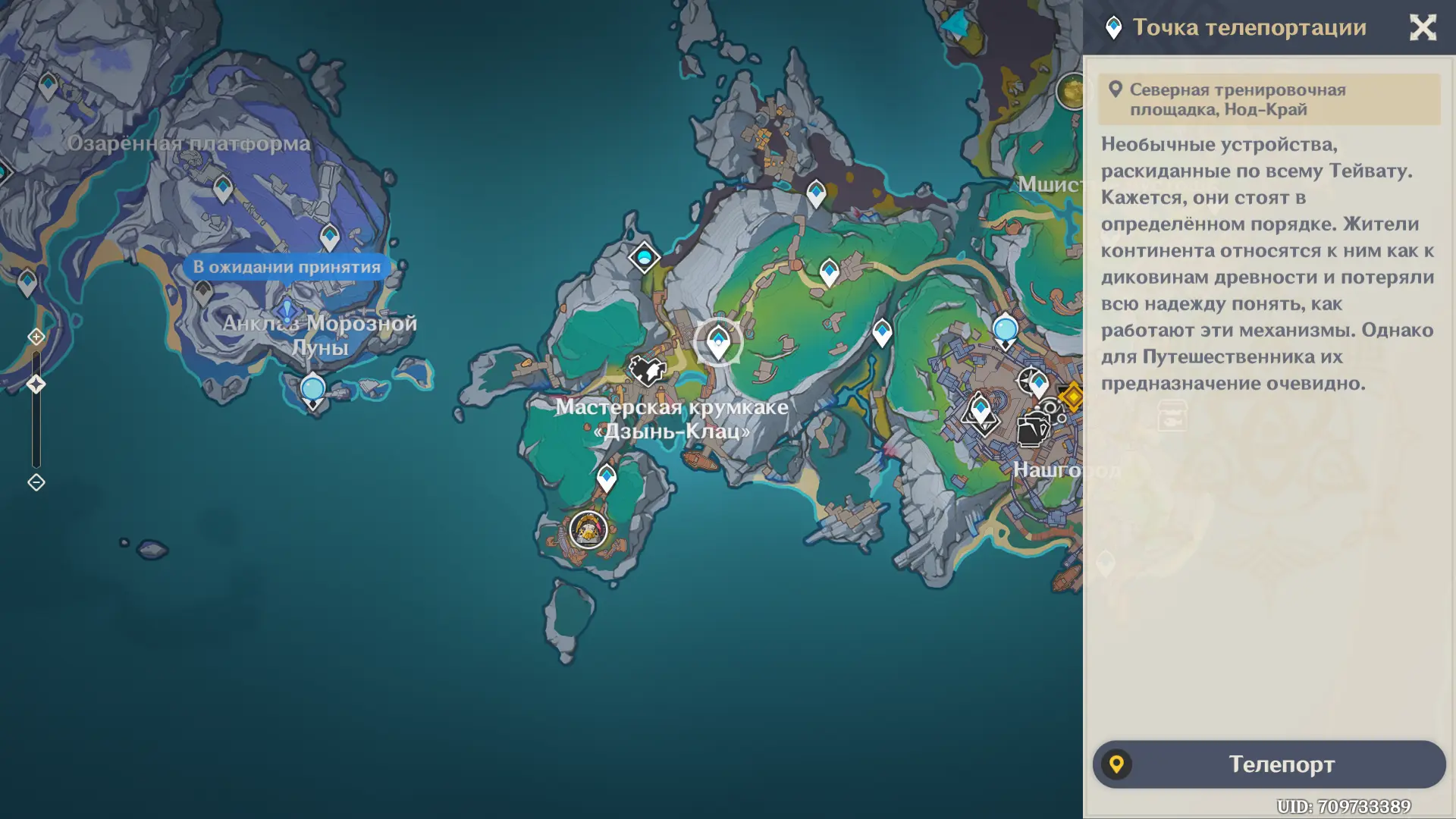
Task: Select the black-and-white icon above Мастерская крумкаке
Action: click(646, 371)
